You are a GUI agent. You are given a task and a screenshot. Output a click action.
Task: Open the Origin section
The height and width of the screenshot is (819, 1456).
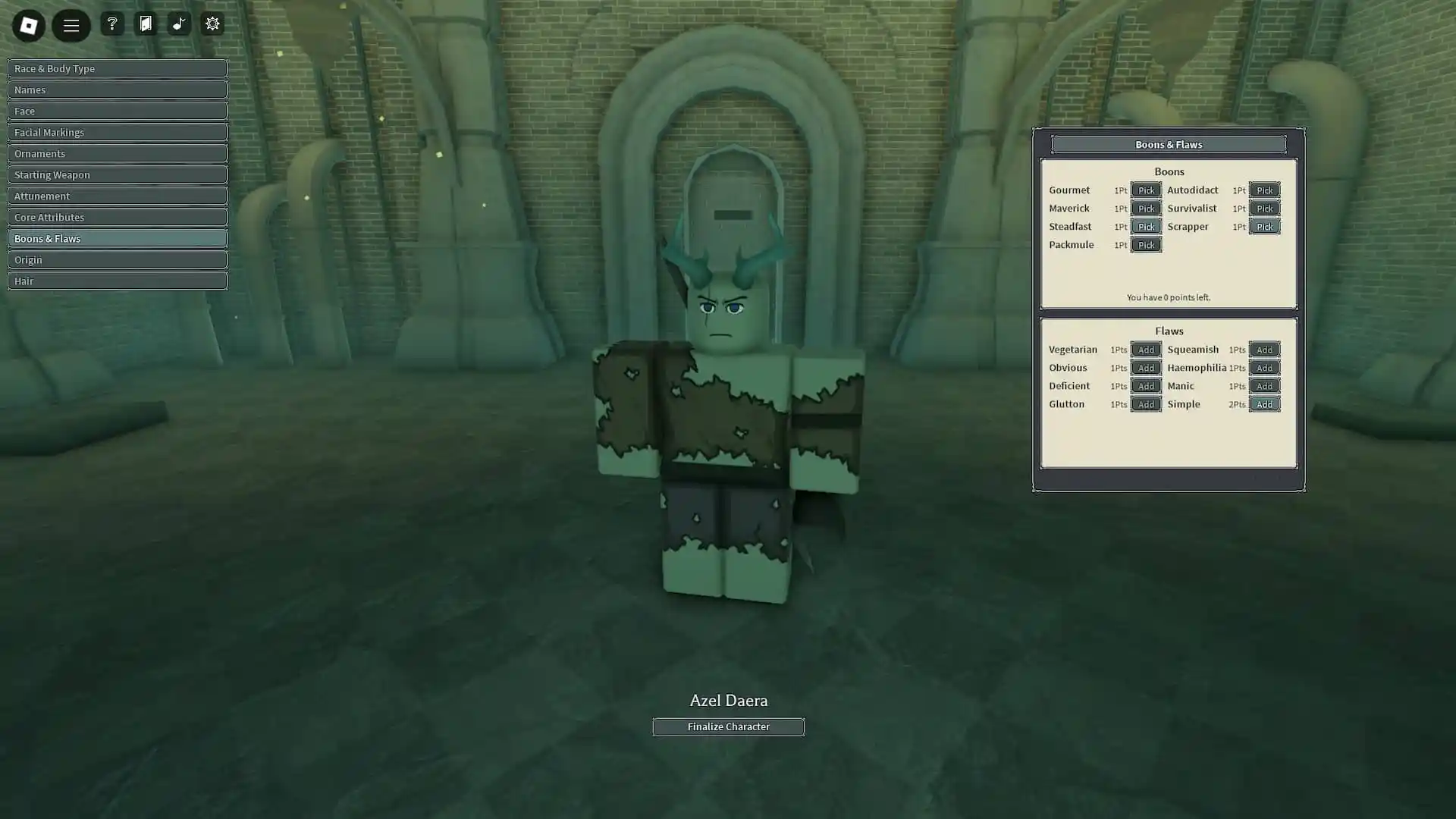[x=118, y=259]
